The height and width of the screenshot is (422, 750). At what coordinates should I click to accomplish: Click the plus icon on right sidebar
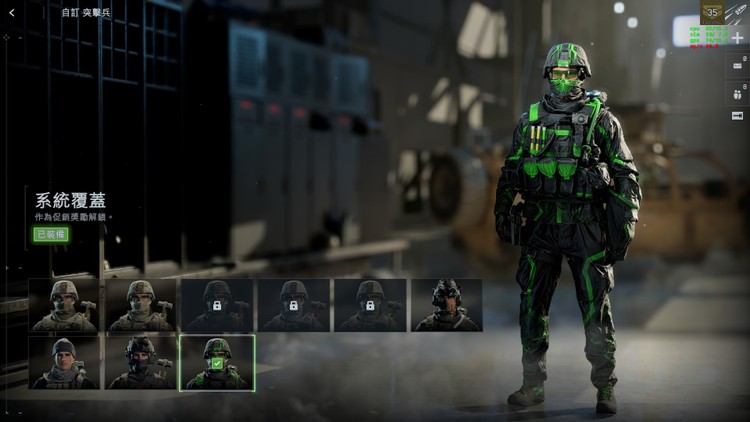(737, 37)
